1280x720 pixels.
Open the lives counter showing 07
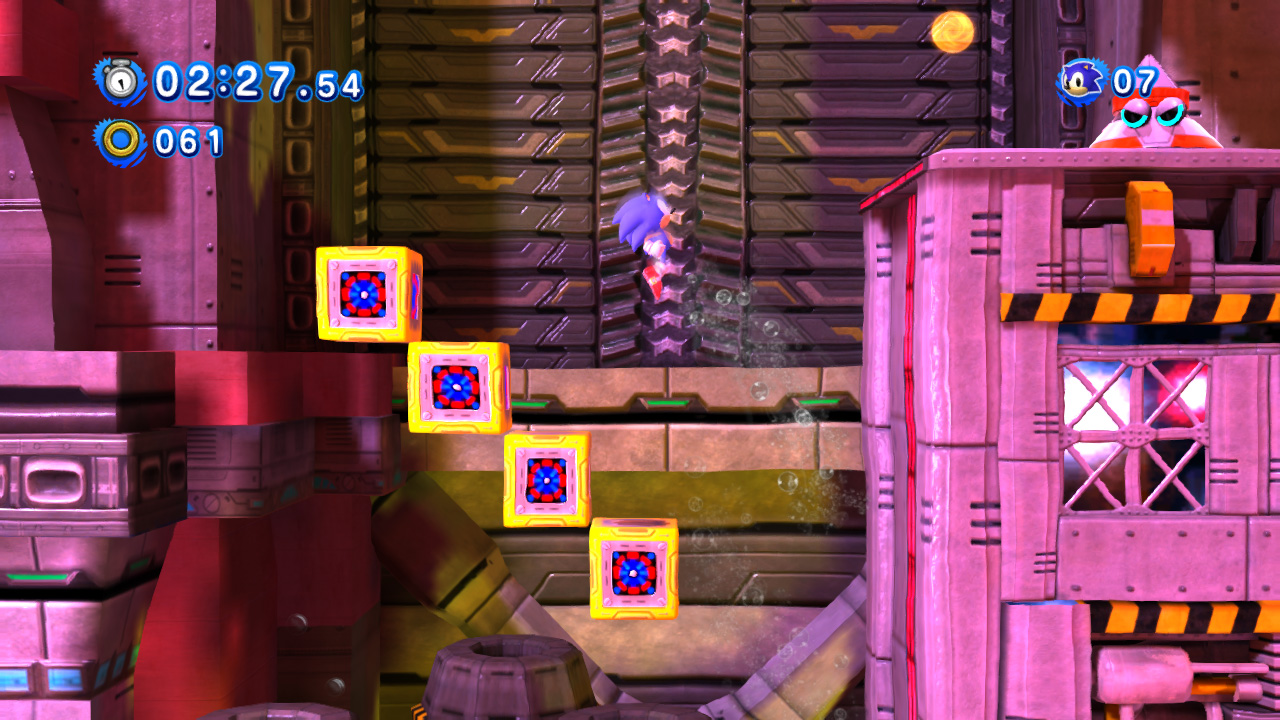click(x=1133, y=80)
